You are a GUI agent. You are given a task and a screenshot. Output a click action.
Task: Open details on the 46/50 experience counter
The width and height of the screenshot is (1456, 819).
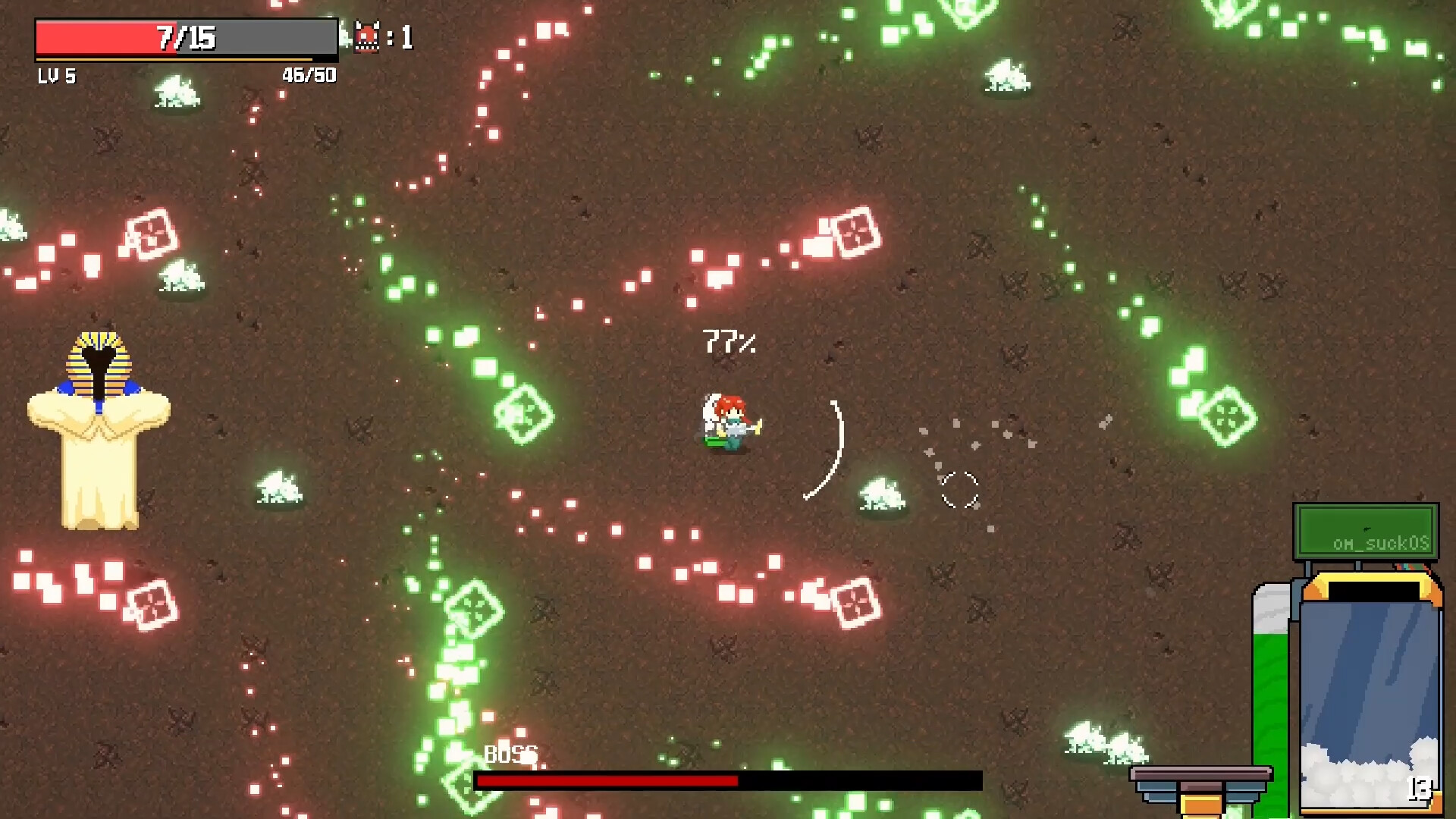click(309, 75)
